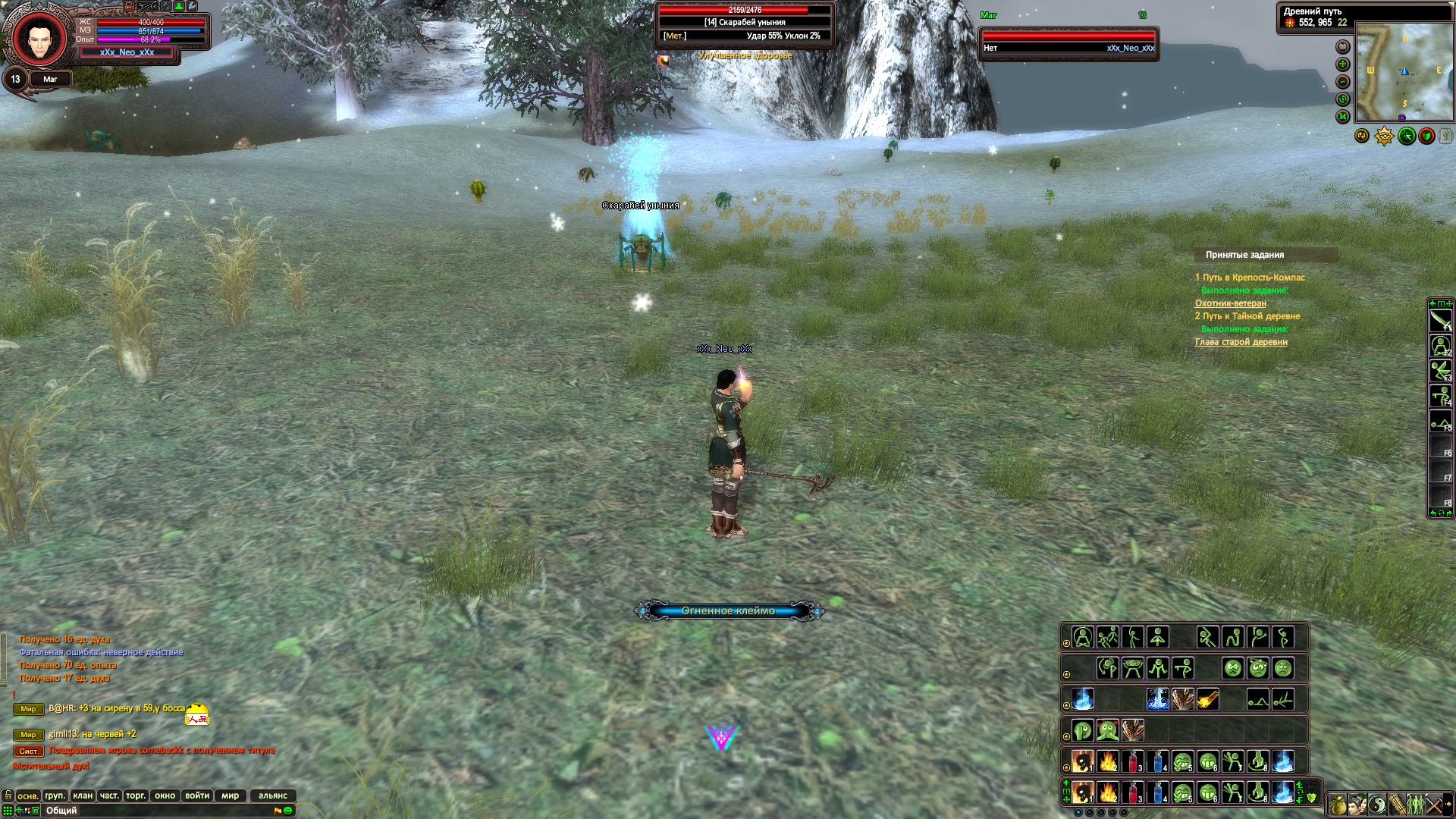Open the quest "Путь в Крепость-Компас"
The image size is (1456, 819).
click(x=1254, y=278)
